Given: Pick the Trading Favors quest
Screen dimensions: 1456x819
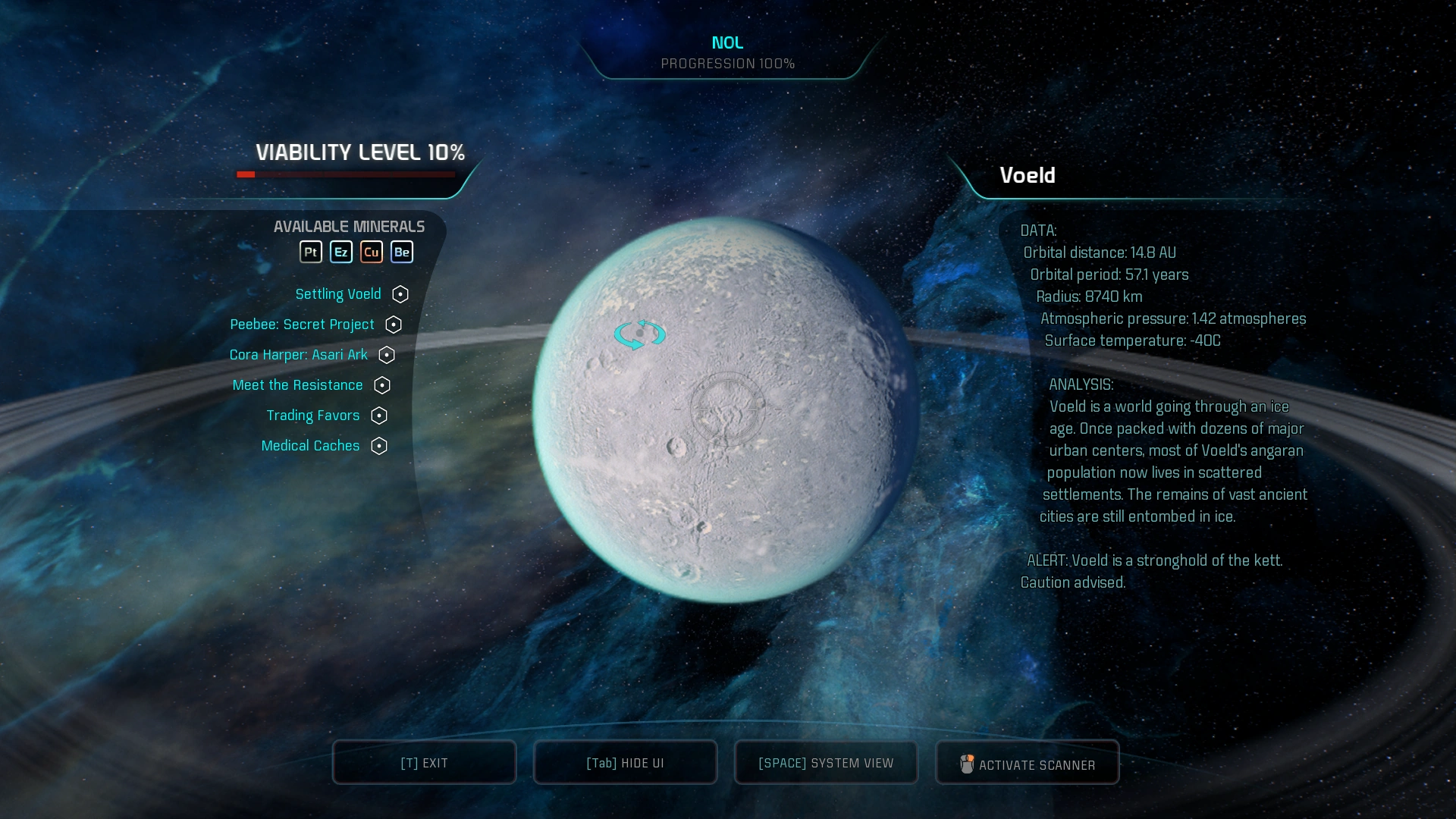Looking at the screenshot, I should [312, 416].
